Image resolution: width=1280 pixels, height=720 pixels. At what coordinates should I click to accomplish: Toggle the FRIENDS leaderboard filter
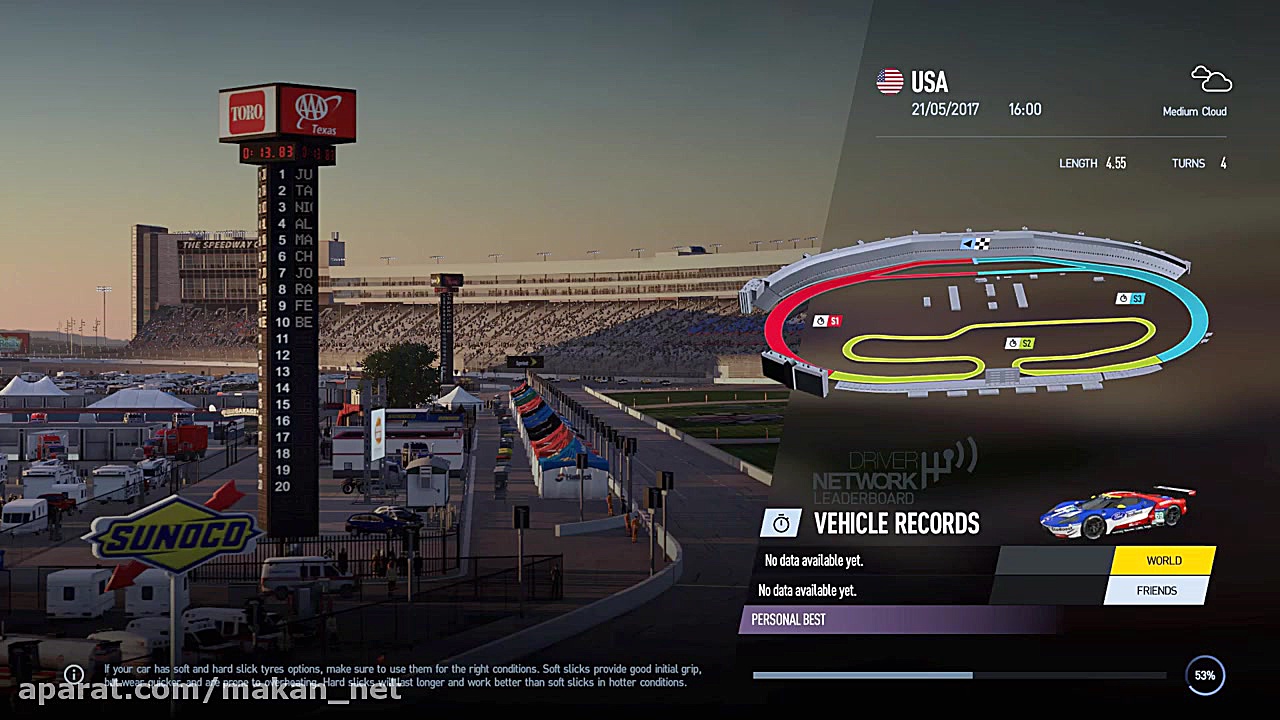tap(1156, 590)
